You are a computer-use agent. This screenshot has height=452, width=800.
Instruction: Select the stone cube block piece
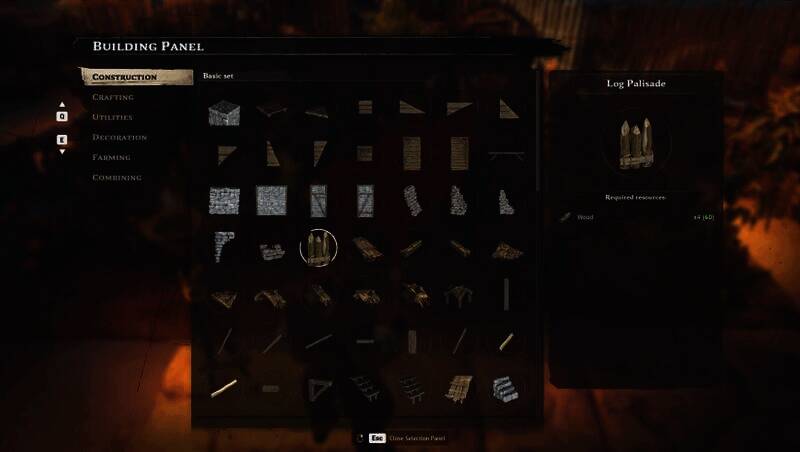(223, 112)
